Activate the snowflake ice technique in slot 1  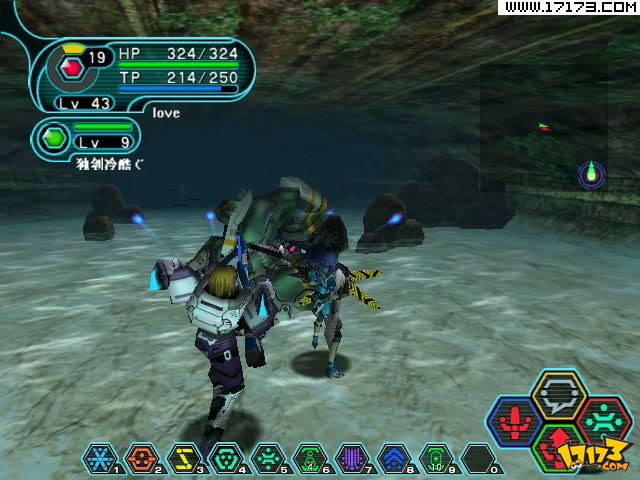(x=98, y=457)
